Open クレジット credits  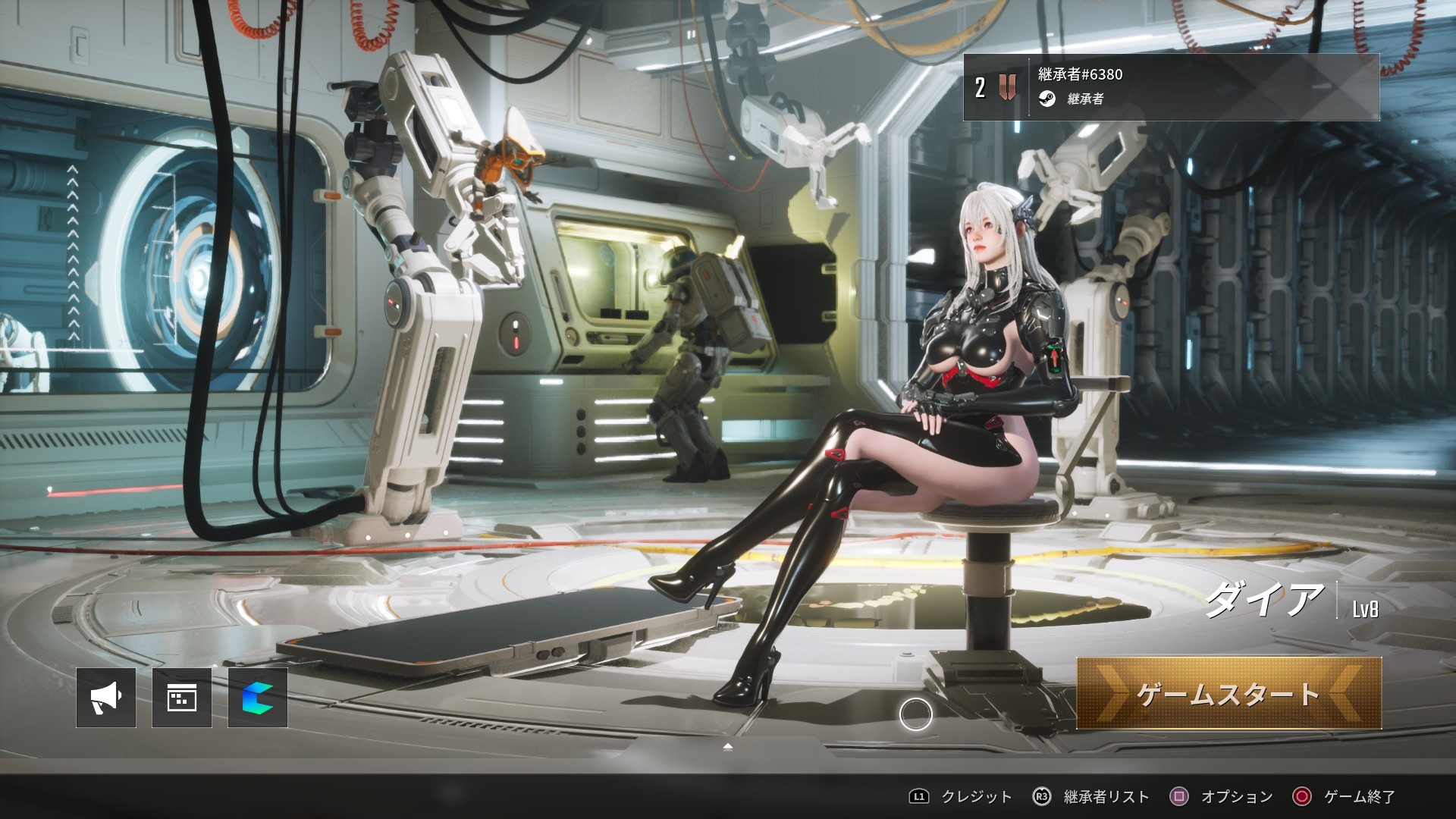click(x=962, y=796)
